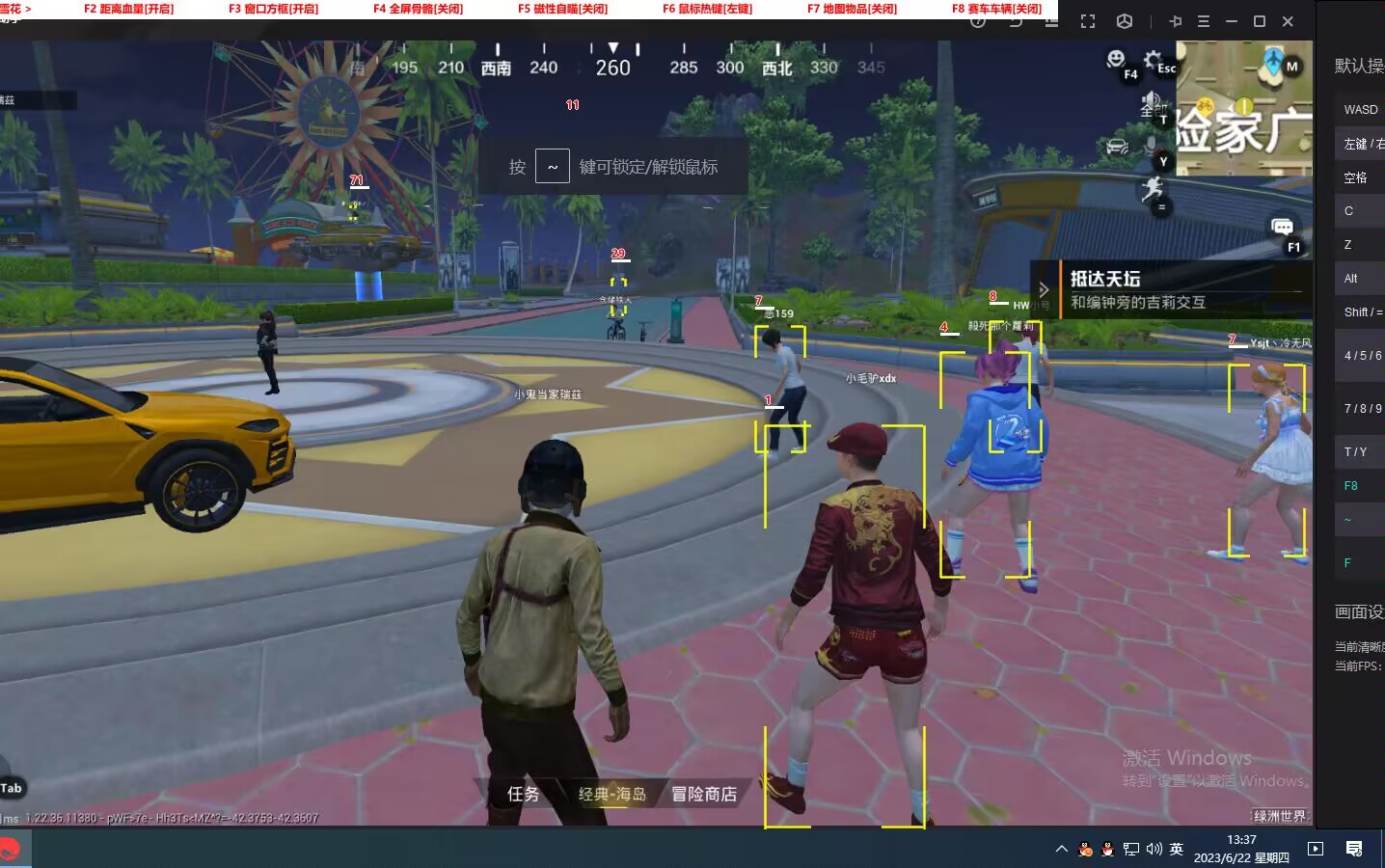This screenshot has height=868, width=1385.
Task: Switch to the 任务 tab
Action: [524, 794]
